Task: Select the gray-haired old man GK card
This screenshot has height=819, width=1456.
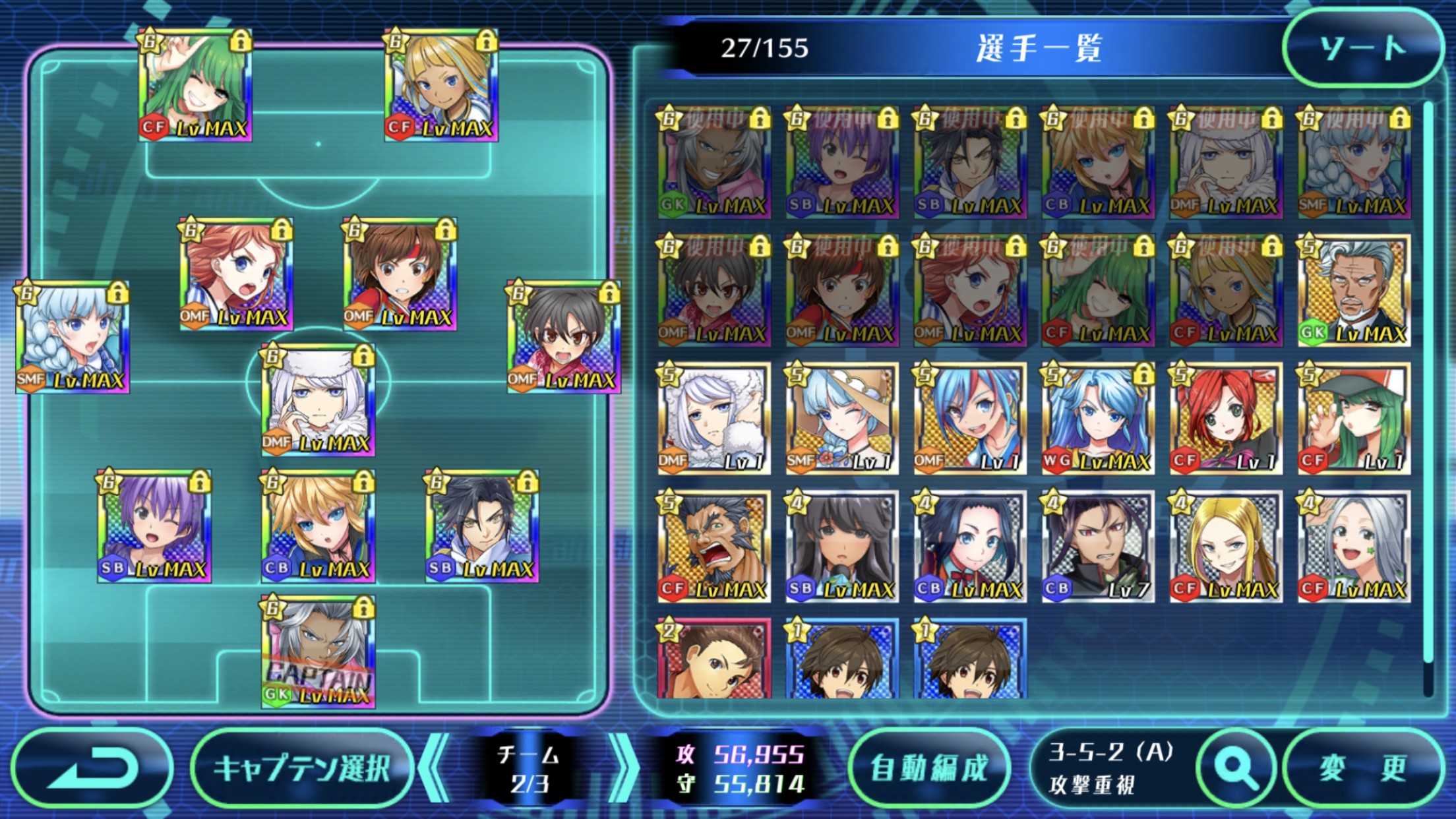Action: 1354,290
